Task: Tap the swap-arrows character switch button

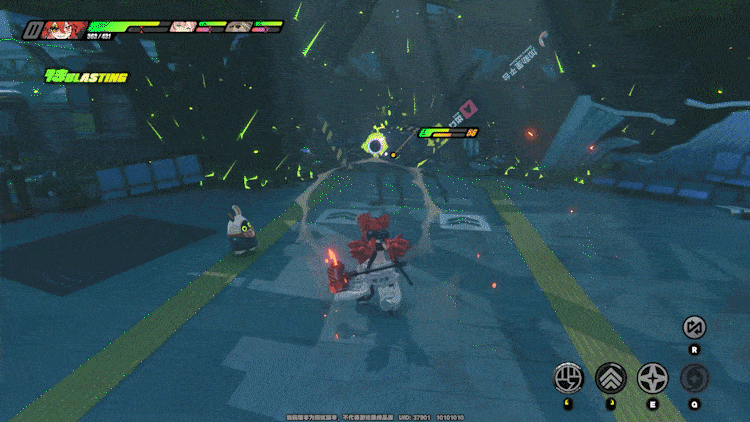Action: pyautogui.click(x=694, y=327)
